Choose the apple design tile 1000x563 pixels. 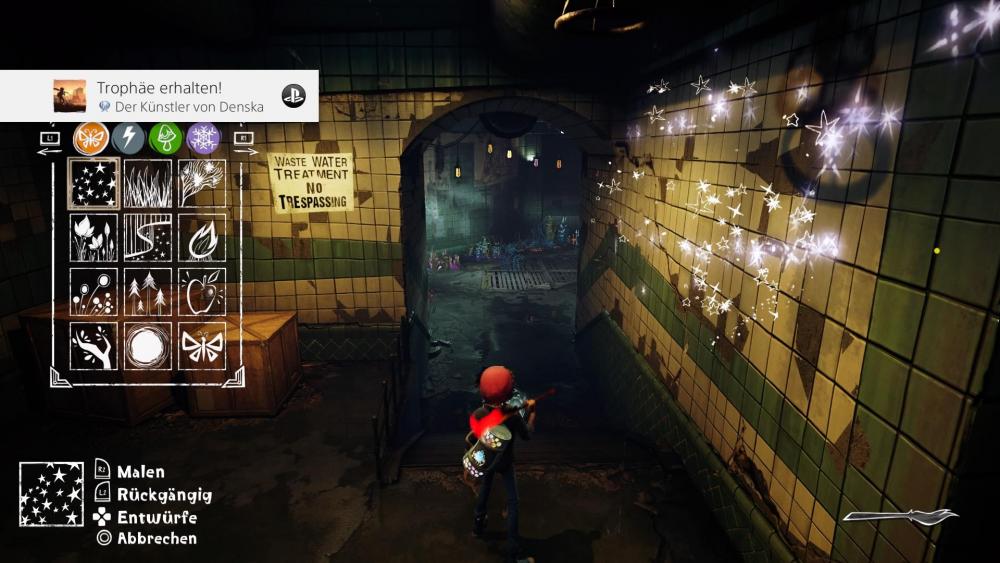pyautogui.click(x=202, y=292)
